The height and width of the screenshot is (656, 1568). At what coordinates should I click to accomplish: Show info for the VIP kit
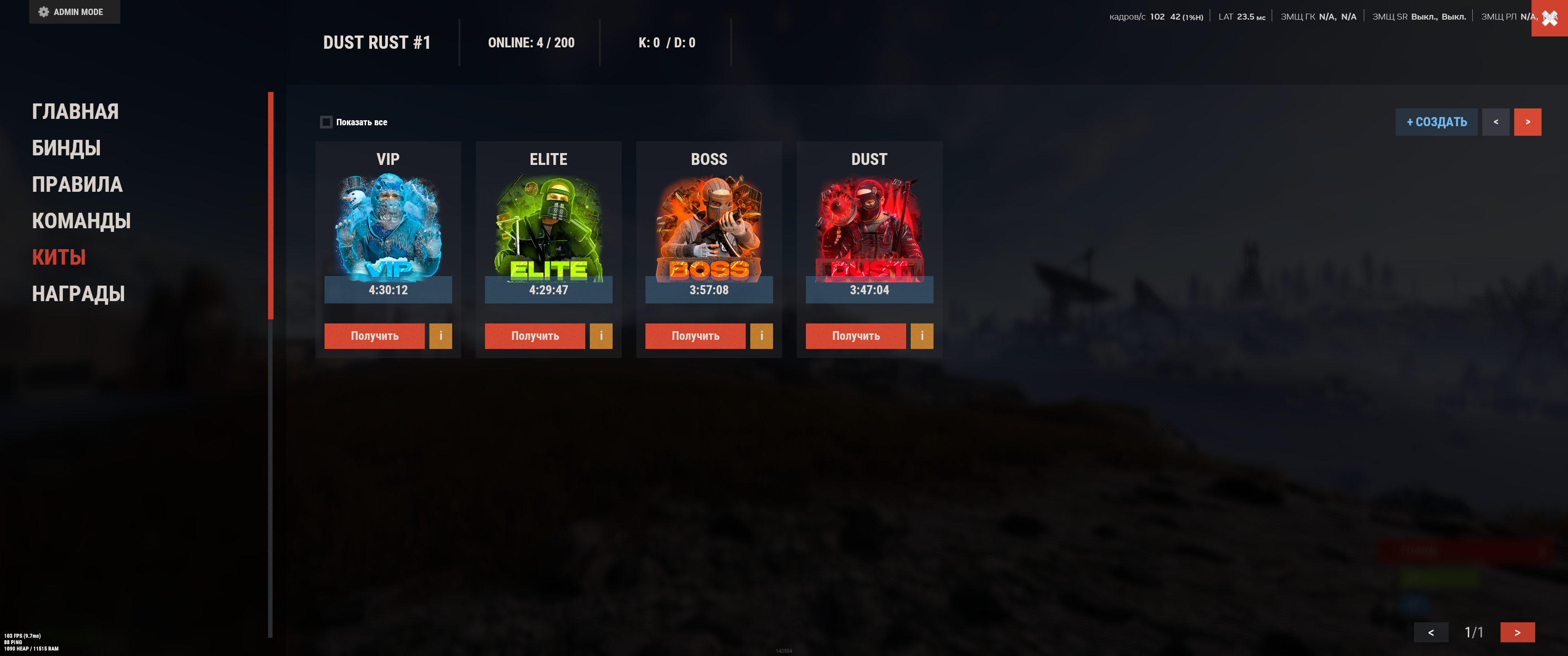(441, 336)
